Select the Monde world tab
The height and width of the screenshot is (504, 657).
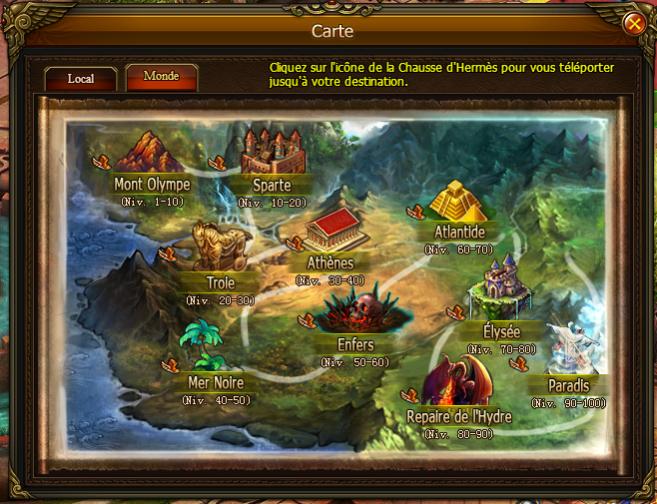click(161, 77)
